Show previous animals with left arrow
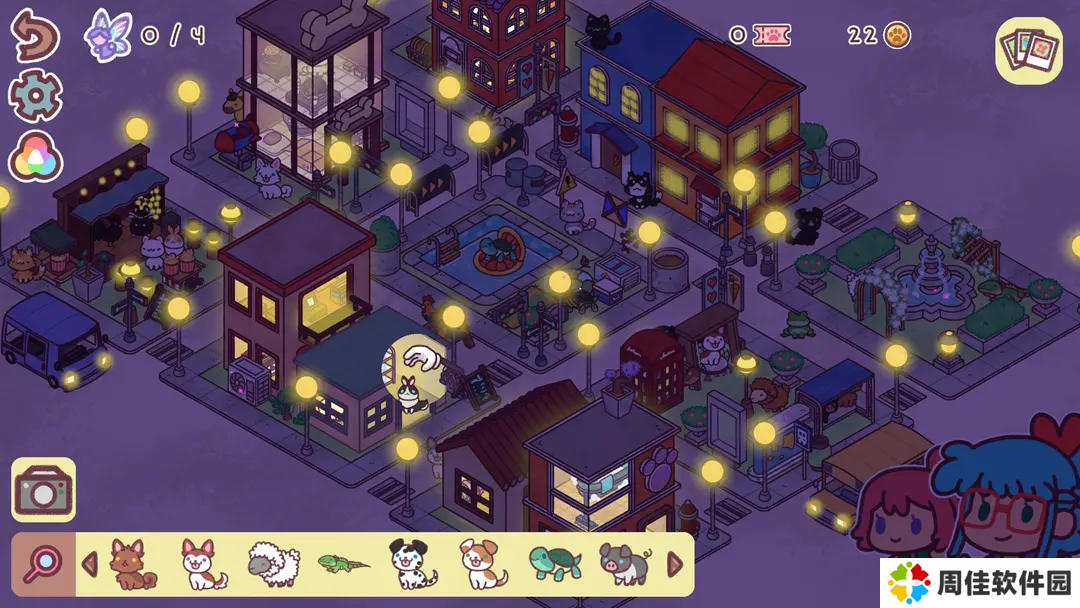1080x608 pixels. tap(89, 564)
